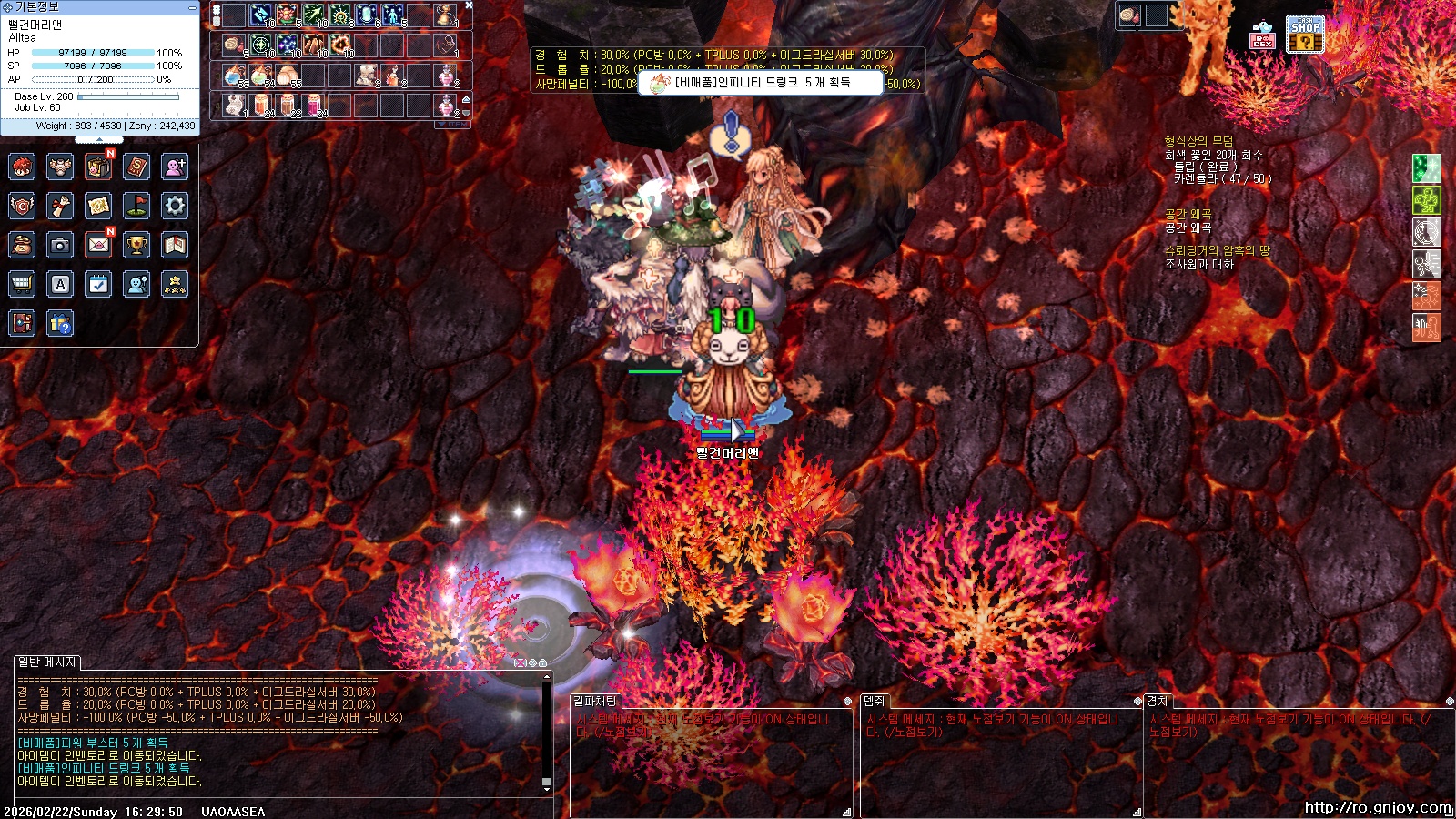Collapse the menu icon panel arrow
1456x819 pixels.
tap(98, 140)
